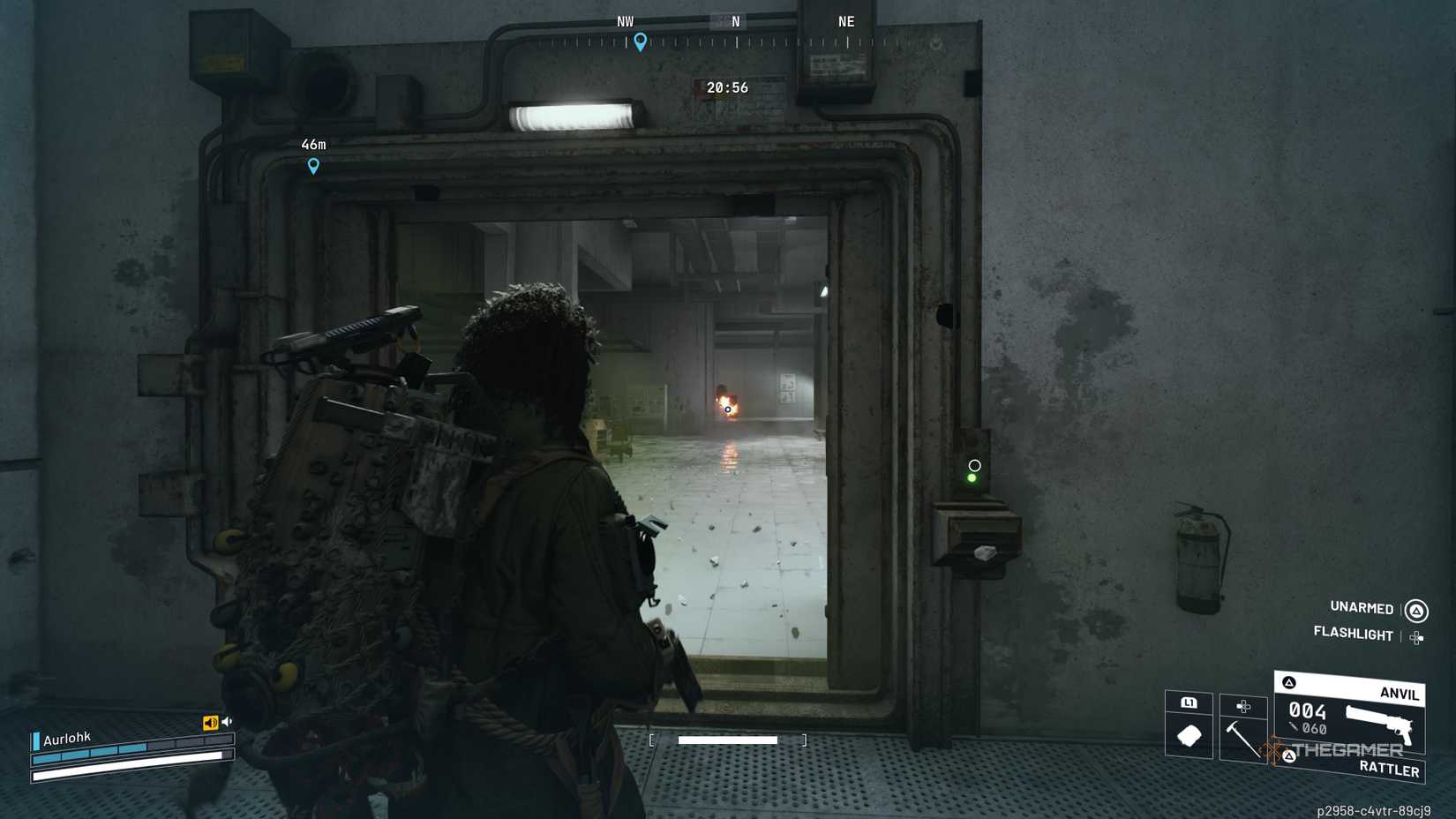Mute the yellow voice chat speaker

click(210, 722)
